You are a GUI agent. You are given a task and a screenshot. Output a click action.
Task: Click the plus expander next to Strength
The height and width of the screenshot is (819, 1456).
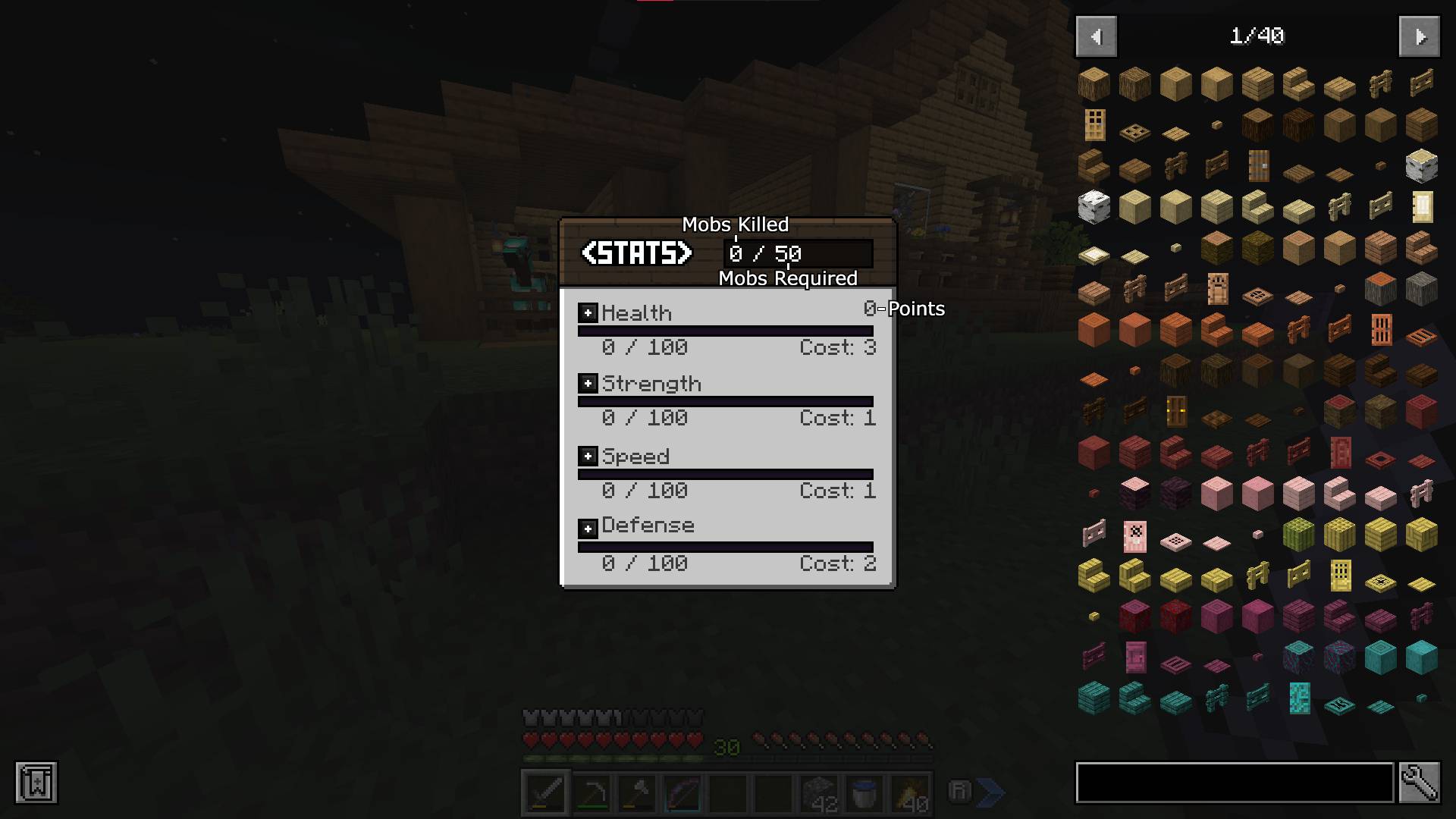point(587,384)
